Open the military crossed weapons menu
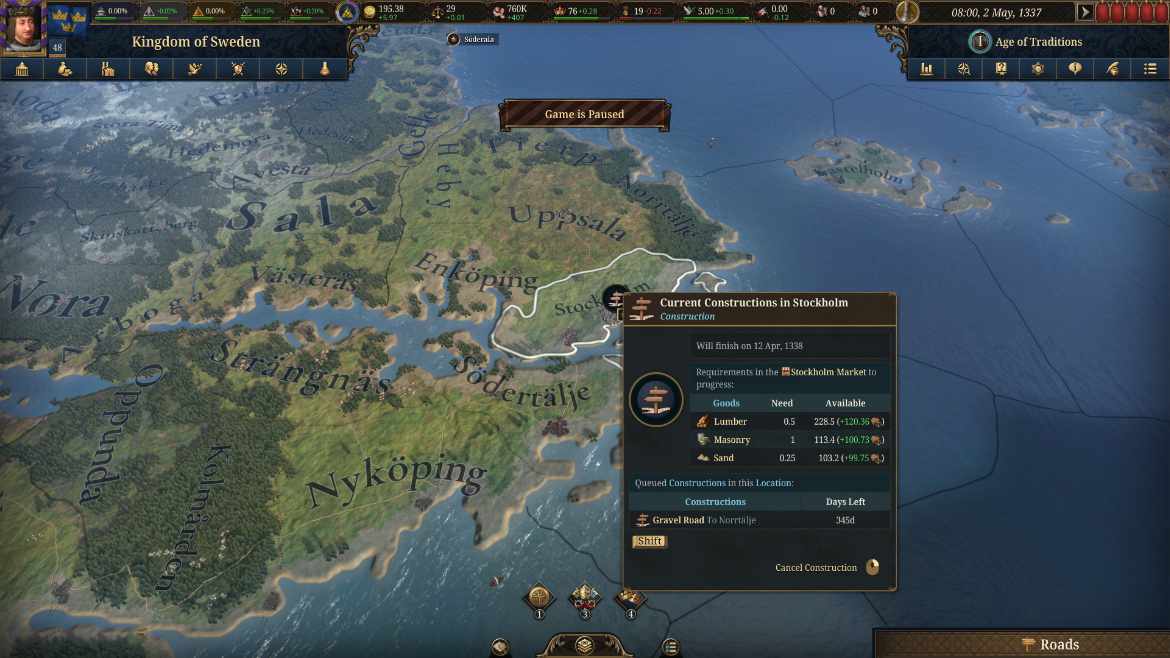The height and width of the screenshot is (658, 1170). pyautogui.click(x=238, y=69)
